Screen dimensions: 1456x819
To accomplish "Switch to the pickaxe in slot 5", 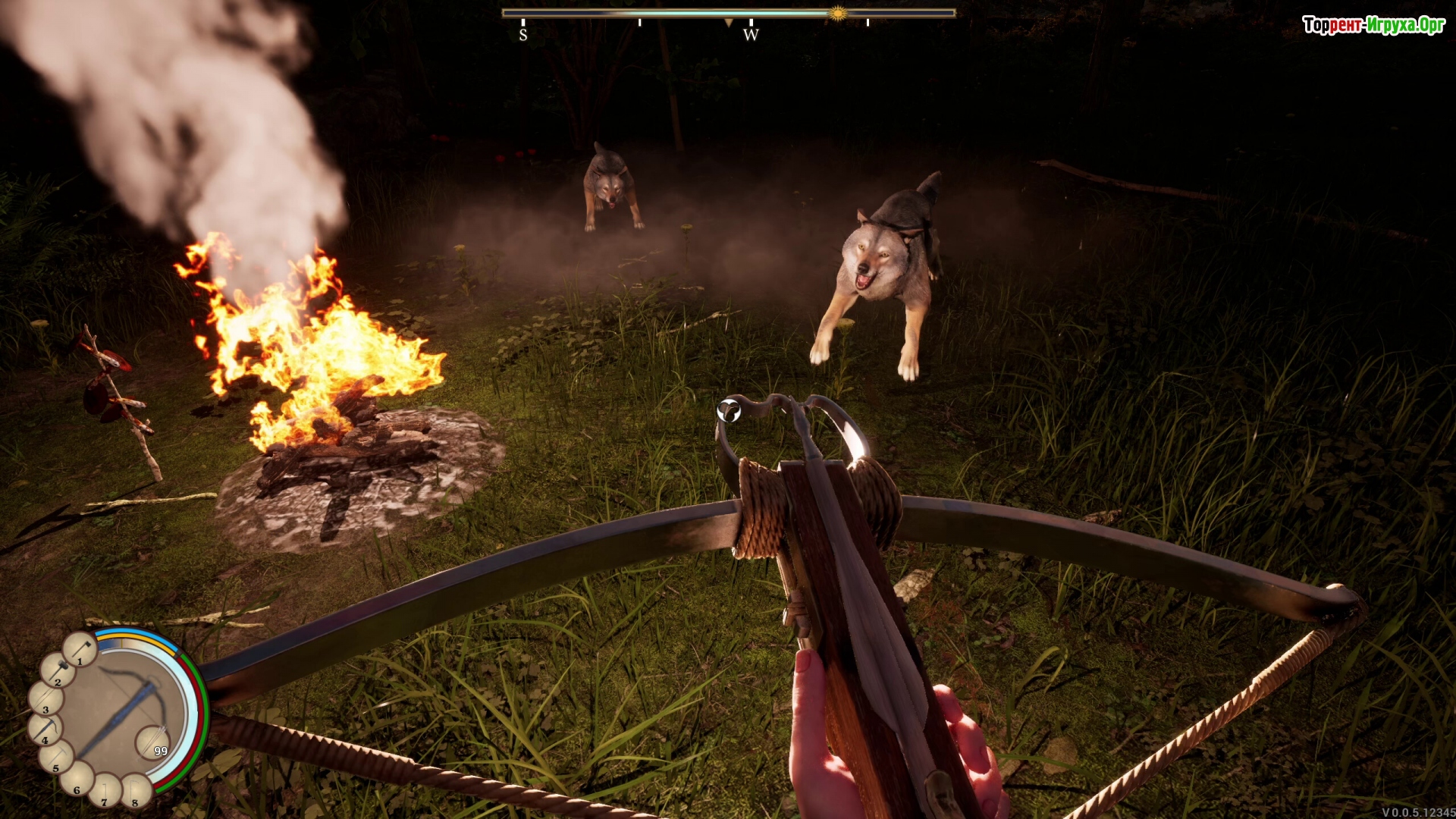I will click(55, 757).
